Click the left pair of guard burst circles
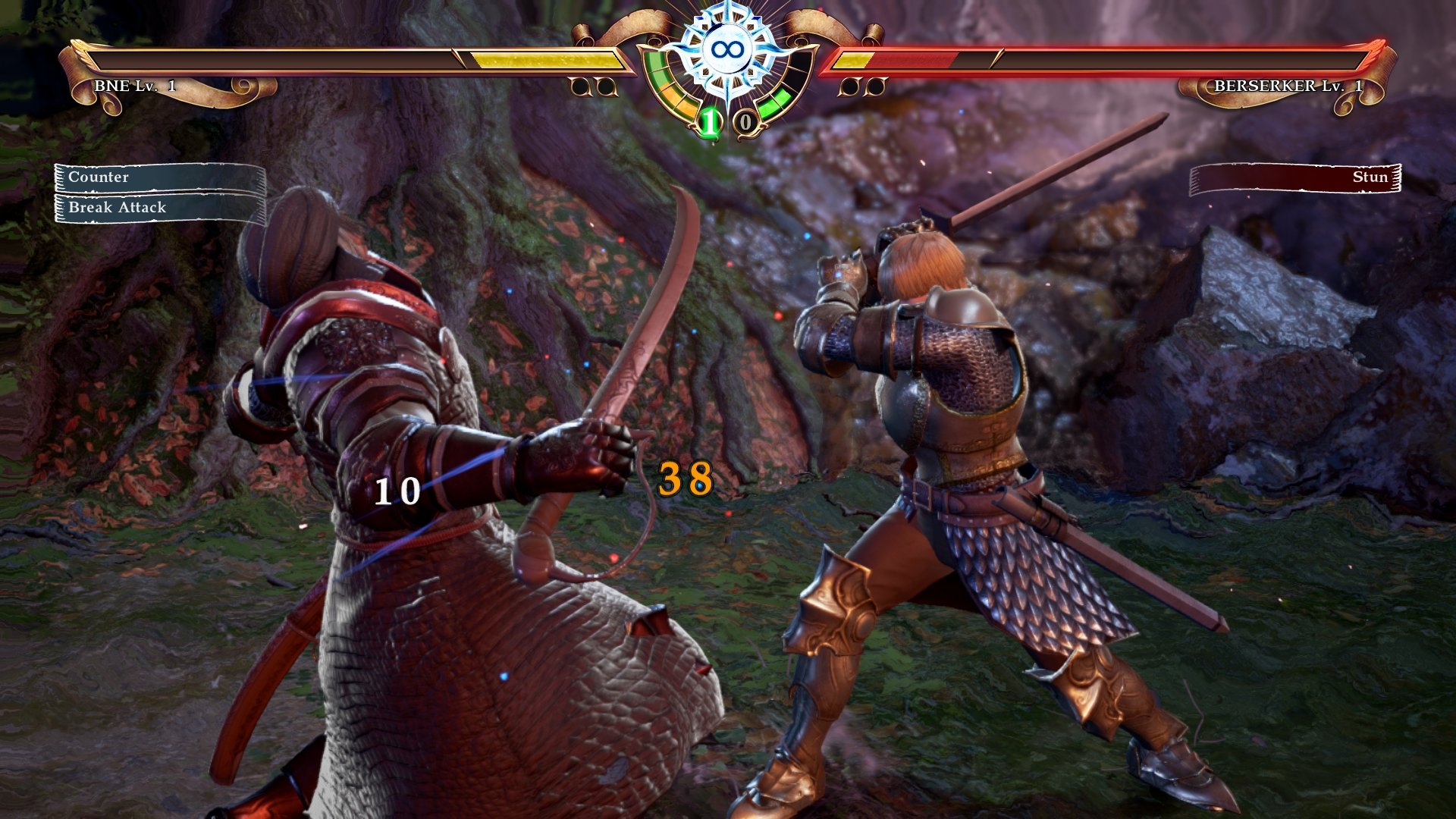The height and width of the screenshot is (819, 1456). [591, 89]
